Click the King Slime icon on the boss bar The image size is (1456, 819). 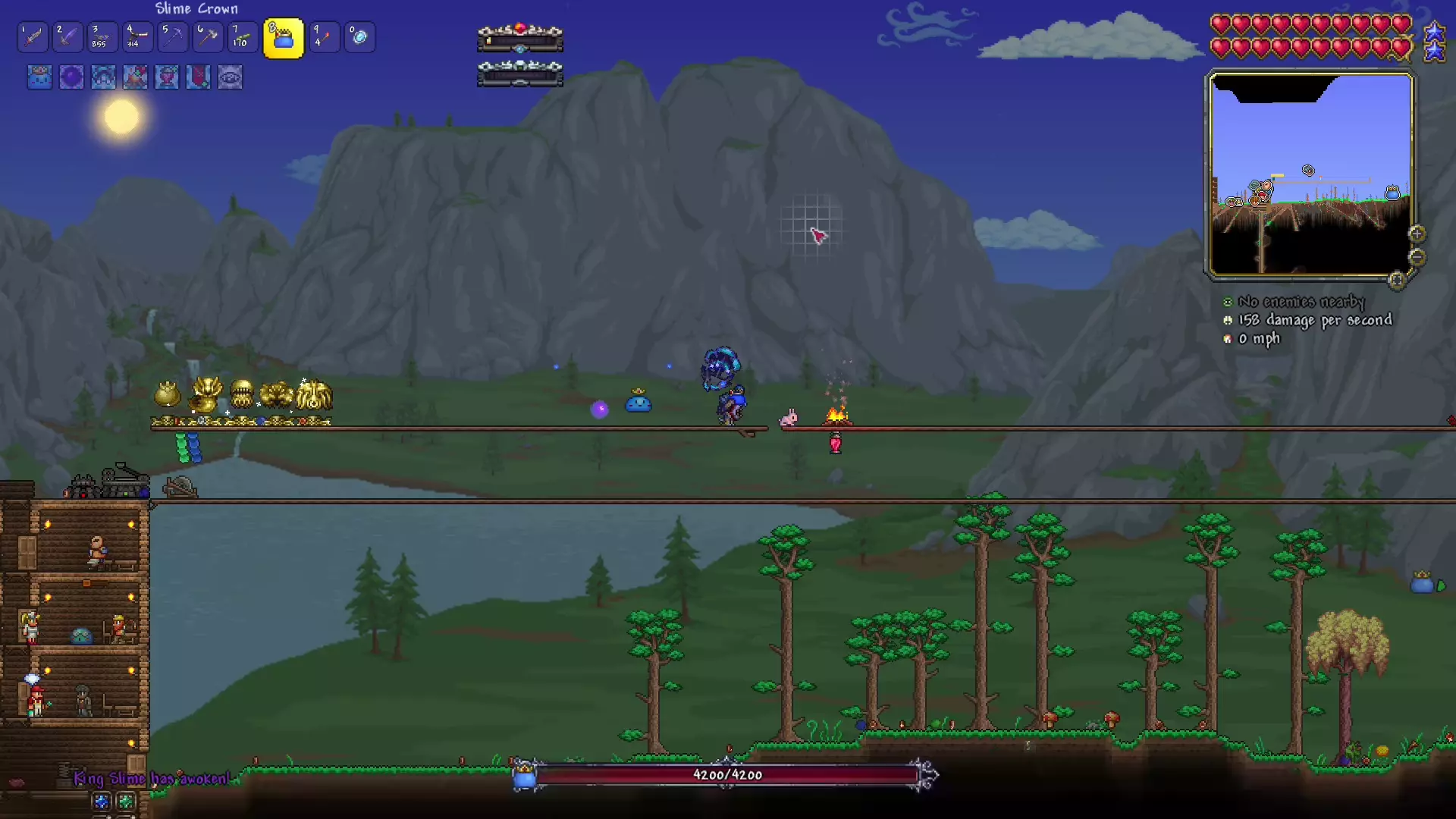click(523, 775)
